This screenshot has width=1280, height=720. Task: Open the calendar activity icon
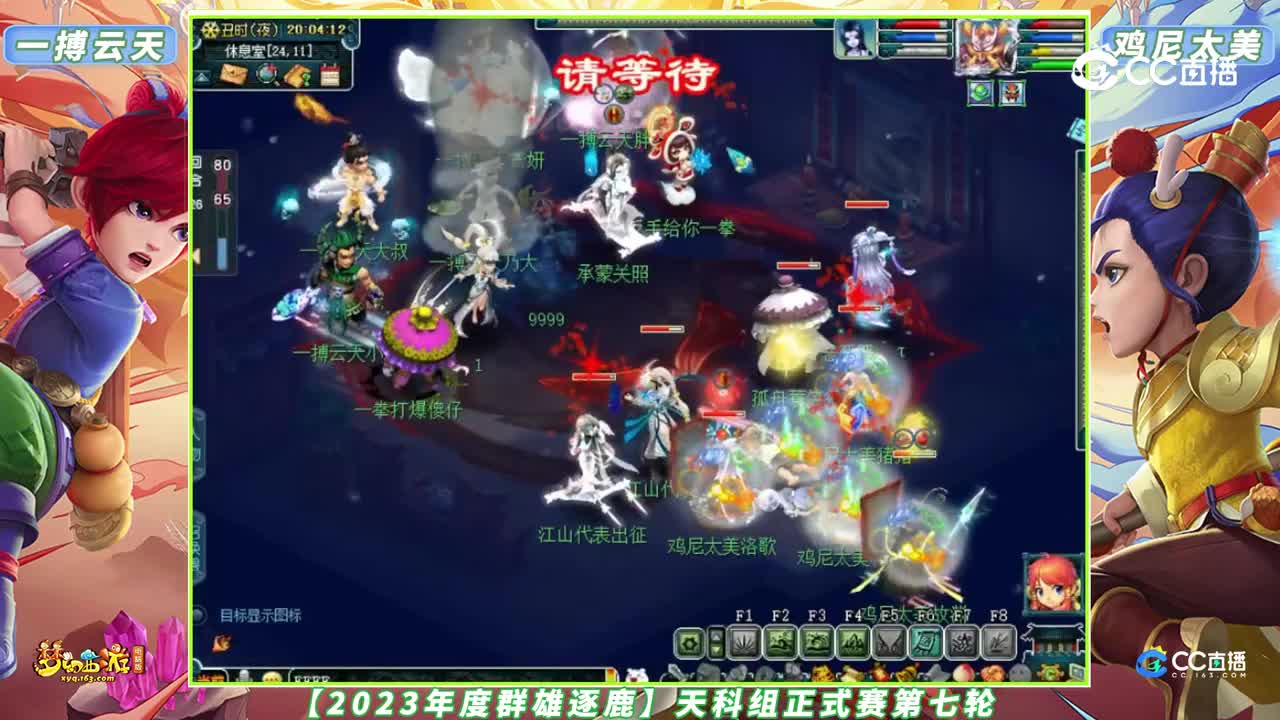[330, 74]
